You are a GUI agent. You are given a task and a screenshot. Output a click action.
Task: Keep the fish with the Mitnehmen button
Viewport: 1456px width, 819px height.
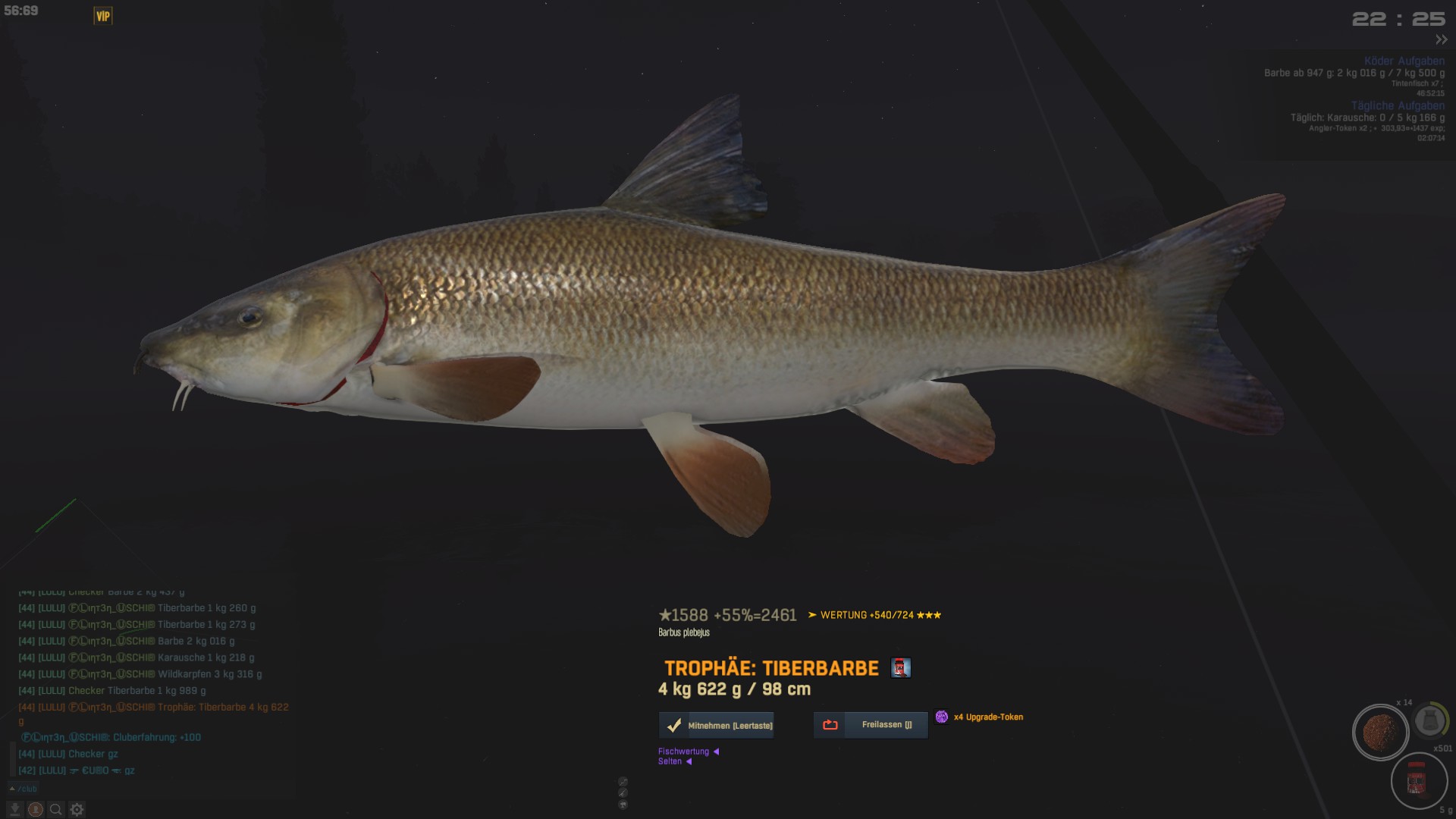(717, 726)
